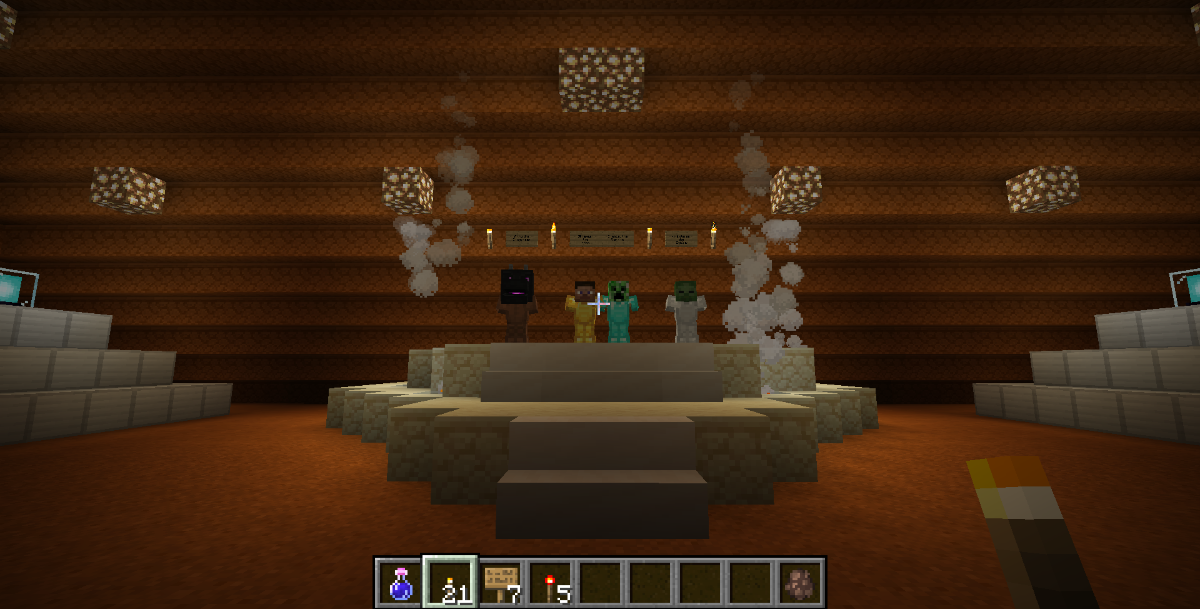The image size is (1200, 609).
Task: Choose the torch stack of 21
Action: [450, 582]
